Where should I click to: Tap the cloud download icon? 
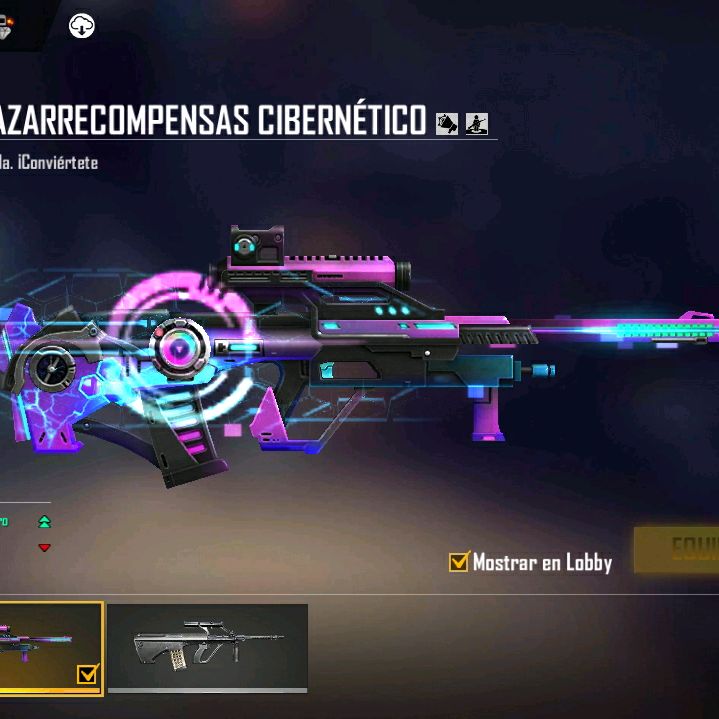pyautogui.click(x=82, y=26)
